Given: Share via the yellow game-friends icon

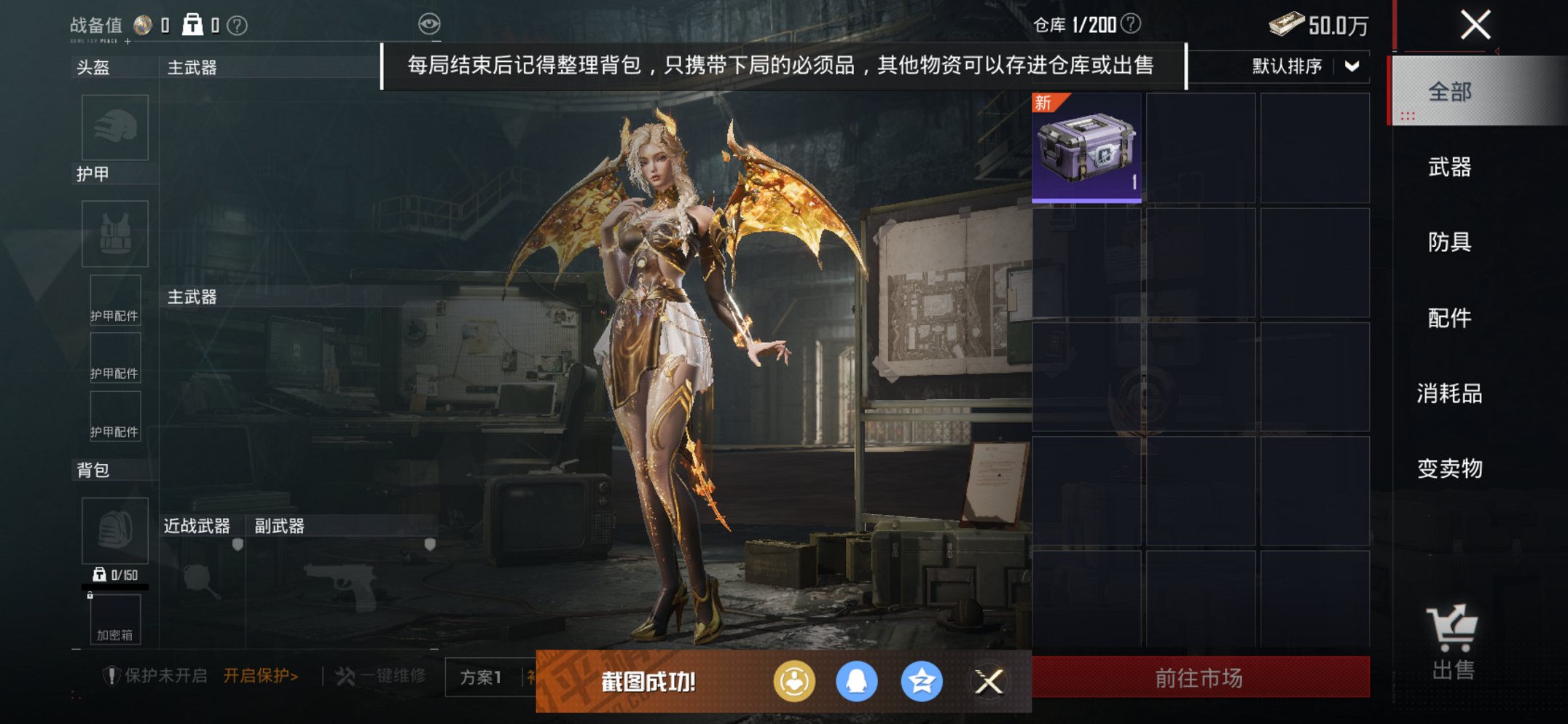Looking at the screenshot, I should (x=794, y=680).
